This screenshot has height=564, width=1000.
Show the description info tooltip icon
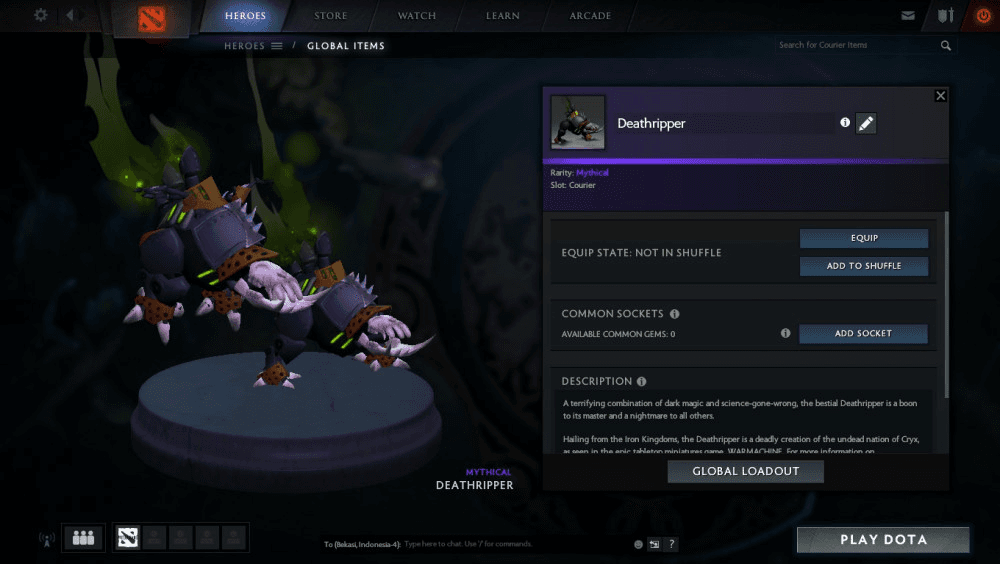641,381
